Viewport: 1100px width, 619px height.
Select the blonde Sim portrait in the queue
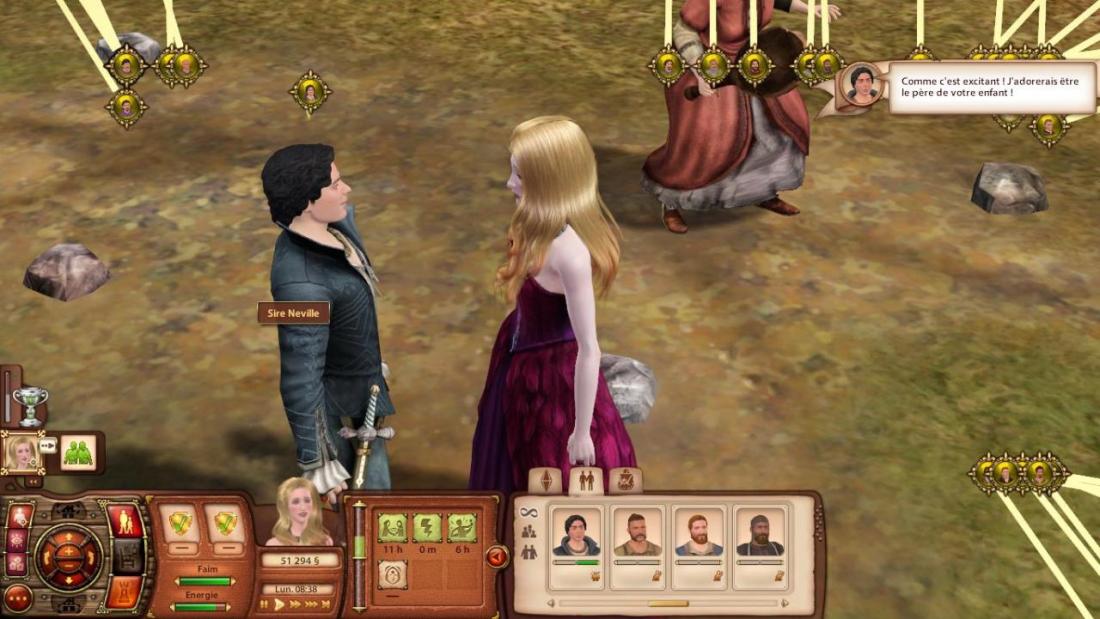(x=22, y=452)
